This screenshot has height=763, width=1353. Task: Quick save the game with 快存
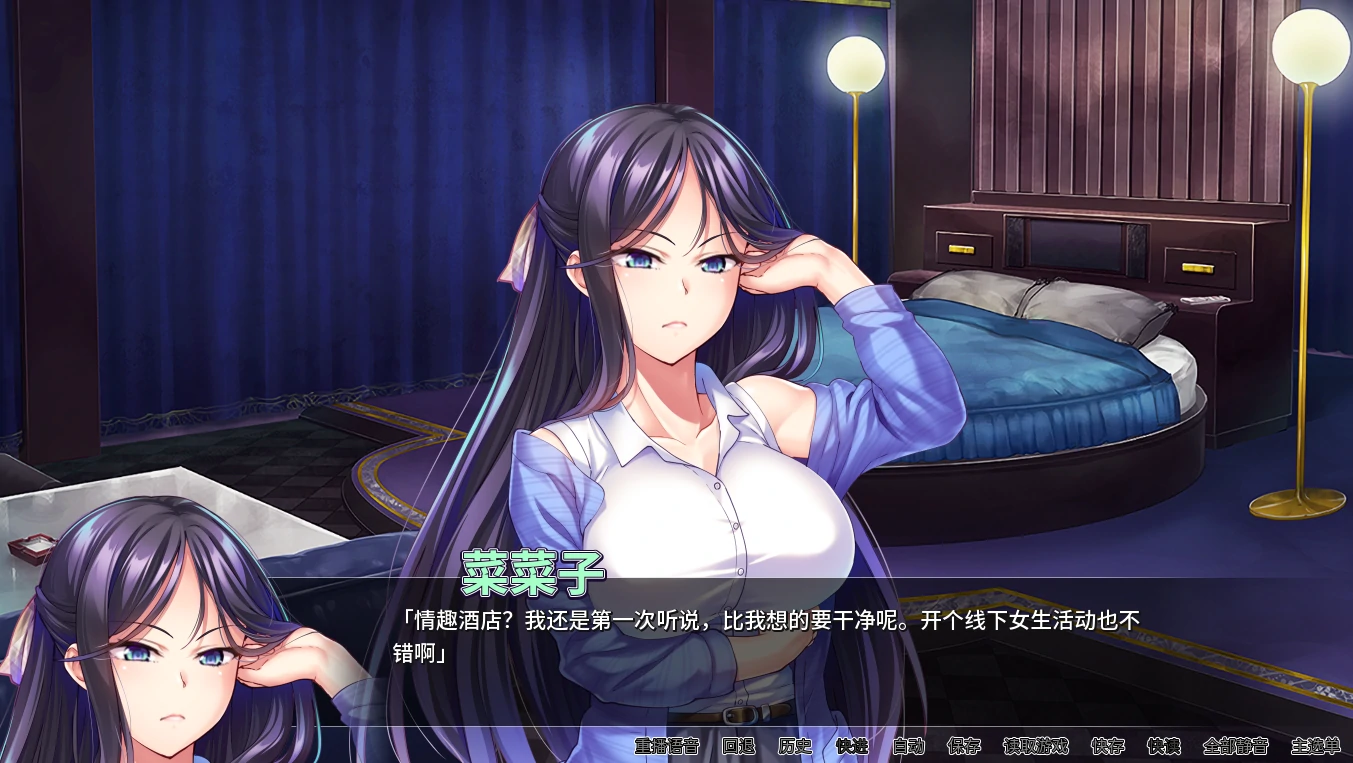click(1110, 746)
